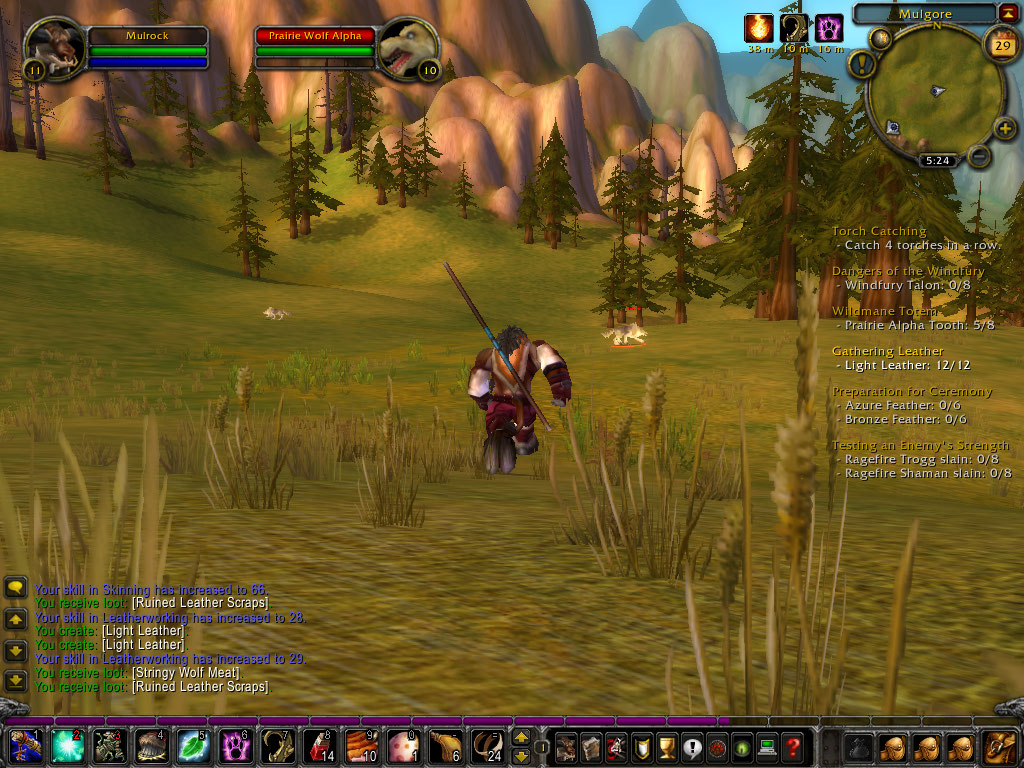Open the minimap in Mulgore
This screenshot has height=768, width=1024.
click(x=935, y=92)
